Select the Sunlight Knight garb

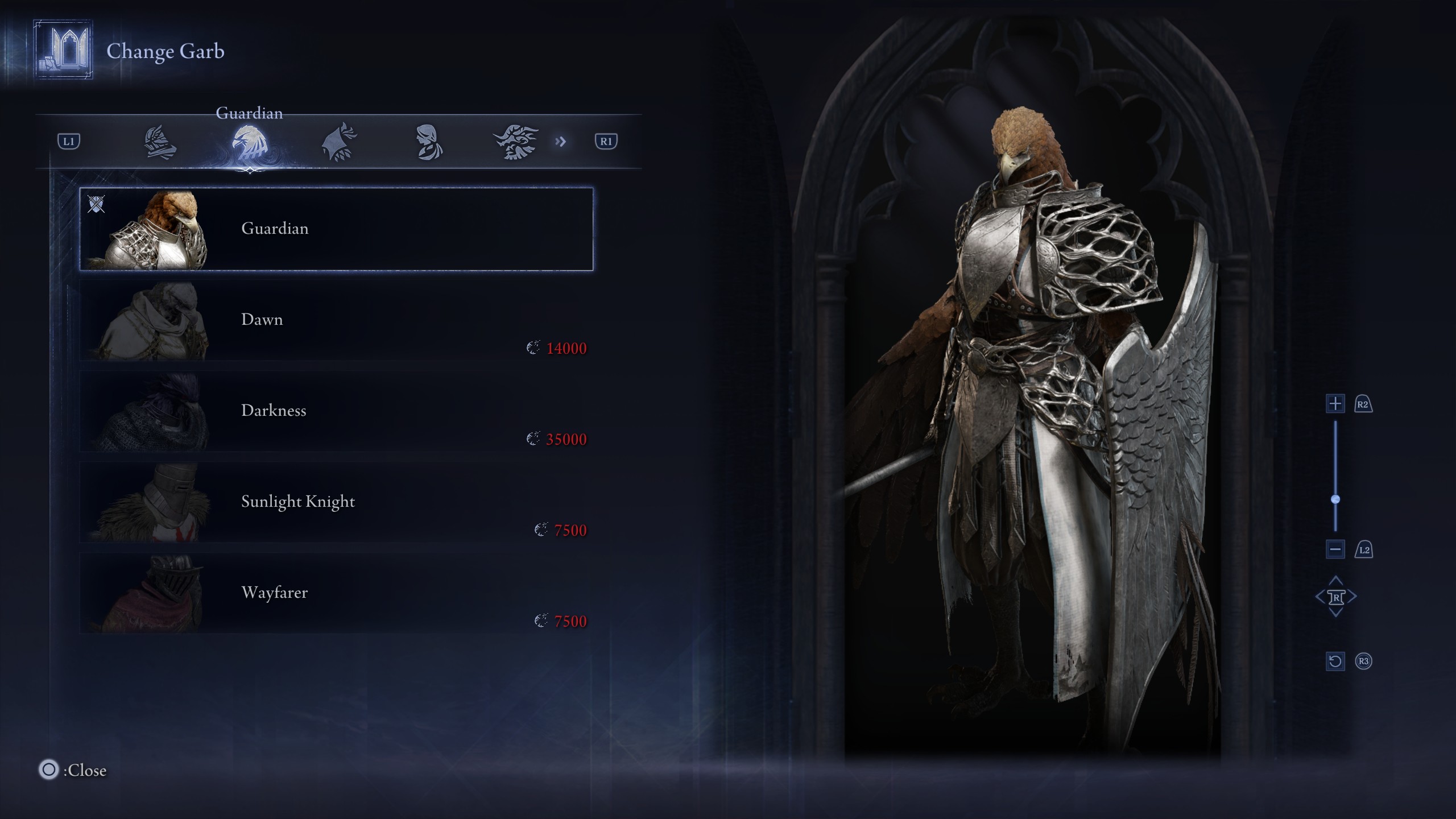pos(336,502)
